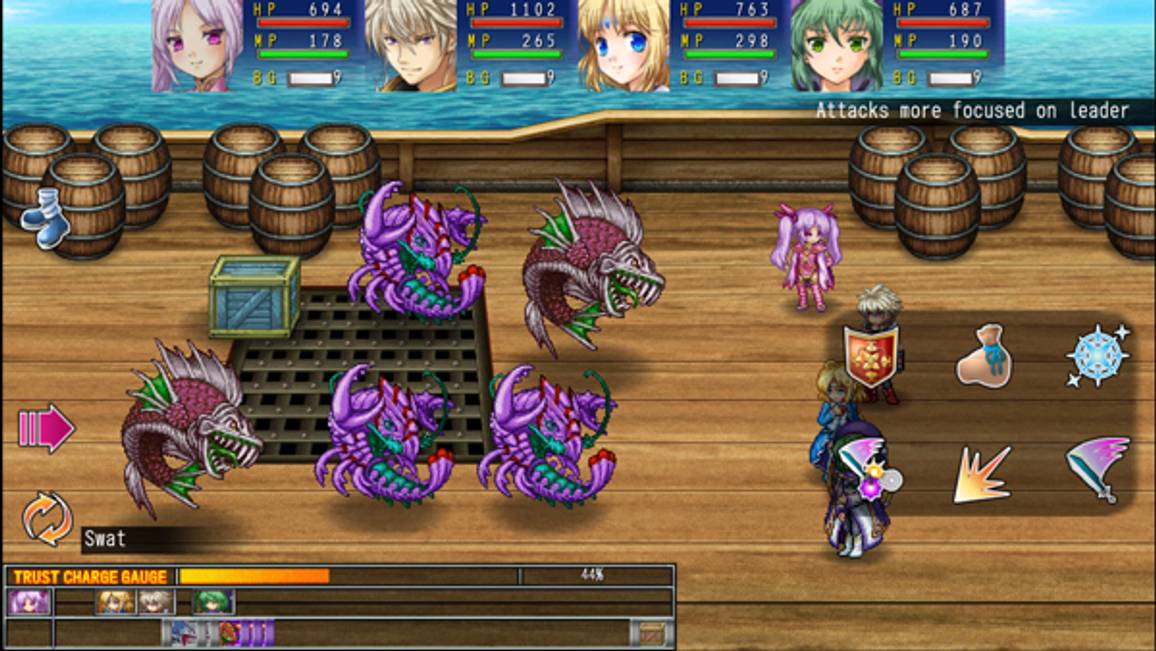
Task: Choose the sparkling magic command
Action: 1097,355
